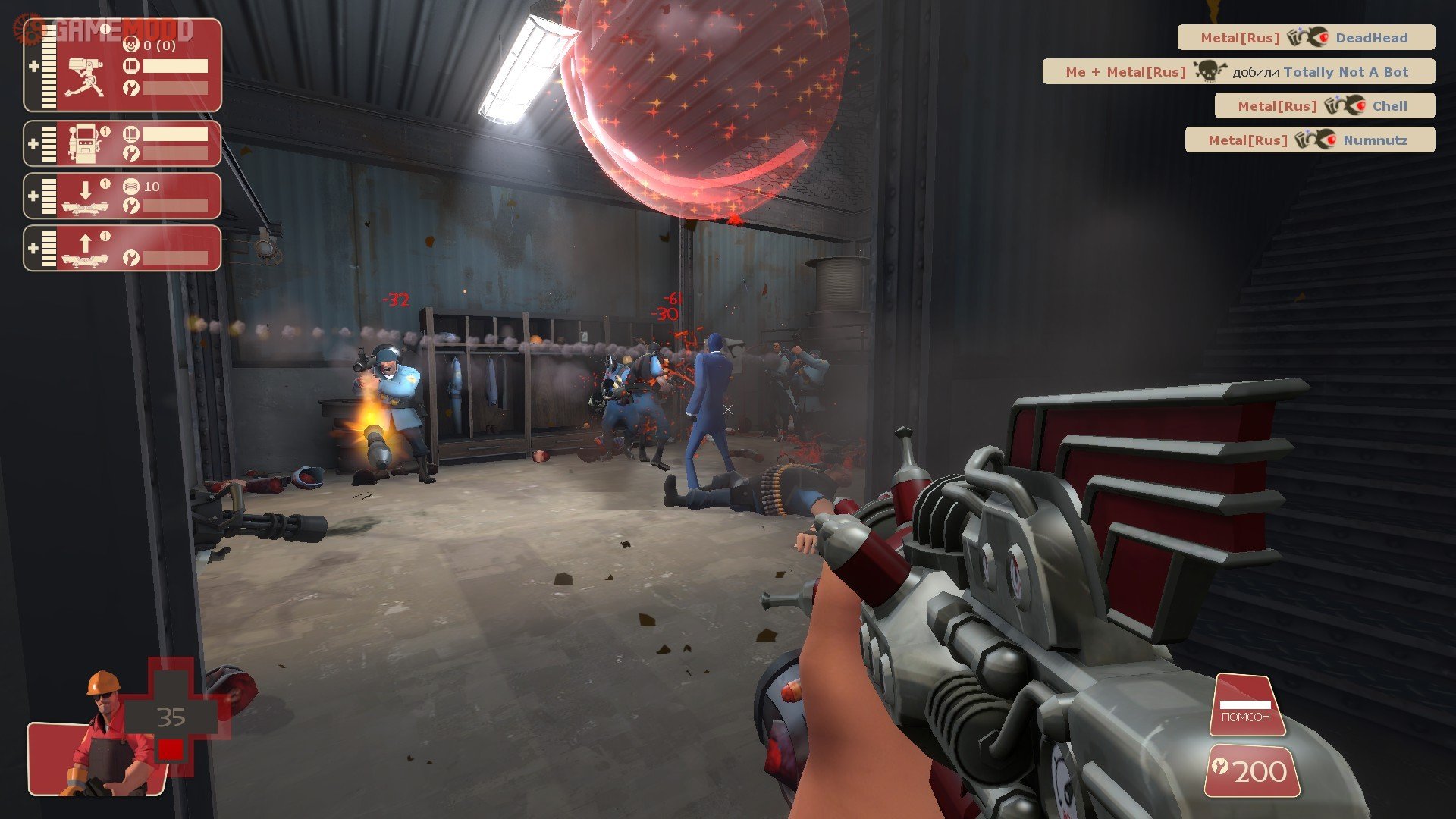Click the DeadHead kill feed entry
This screenshot has height=819, width=1456.
1306,37
